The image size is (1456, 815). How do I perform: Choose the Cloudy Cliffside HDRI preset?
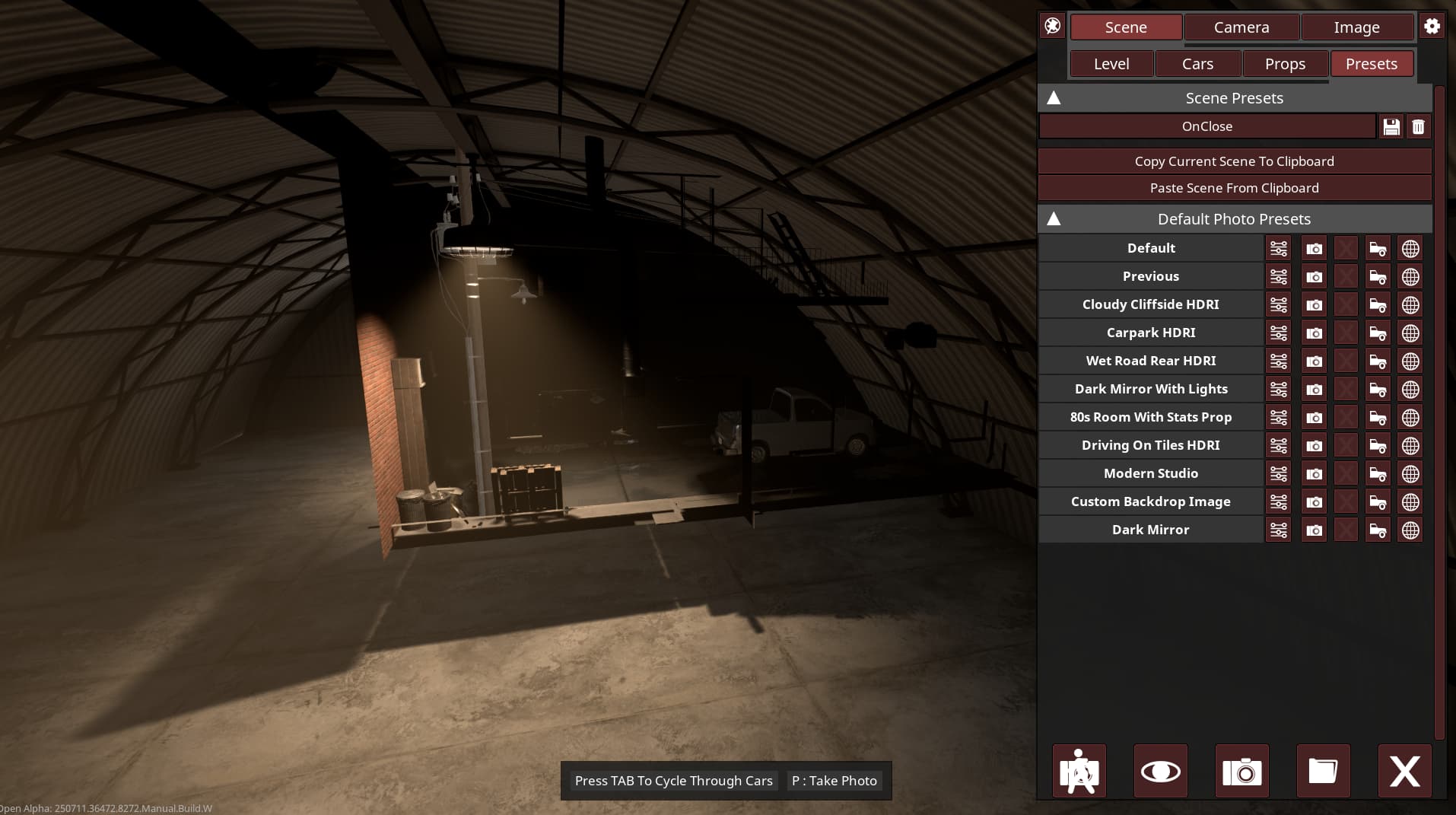coord(1150,304)
